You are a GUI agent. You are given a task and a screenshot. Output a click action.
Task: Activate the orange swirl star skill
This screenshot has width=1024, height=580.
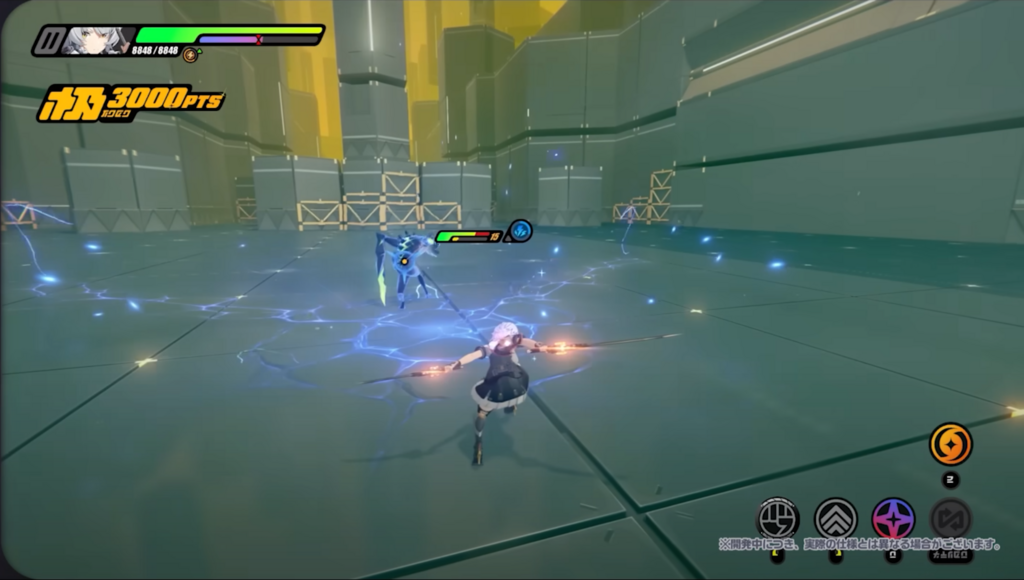pyautogui.click(x=950, y=444)
